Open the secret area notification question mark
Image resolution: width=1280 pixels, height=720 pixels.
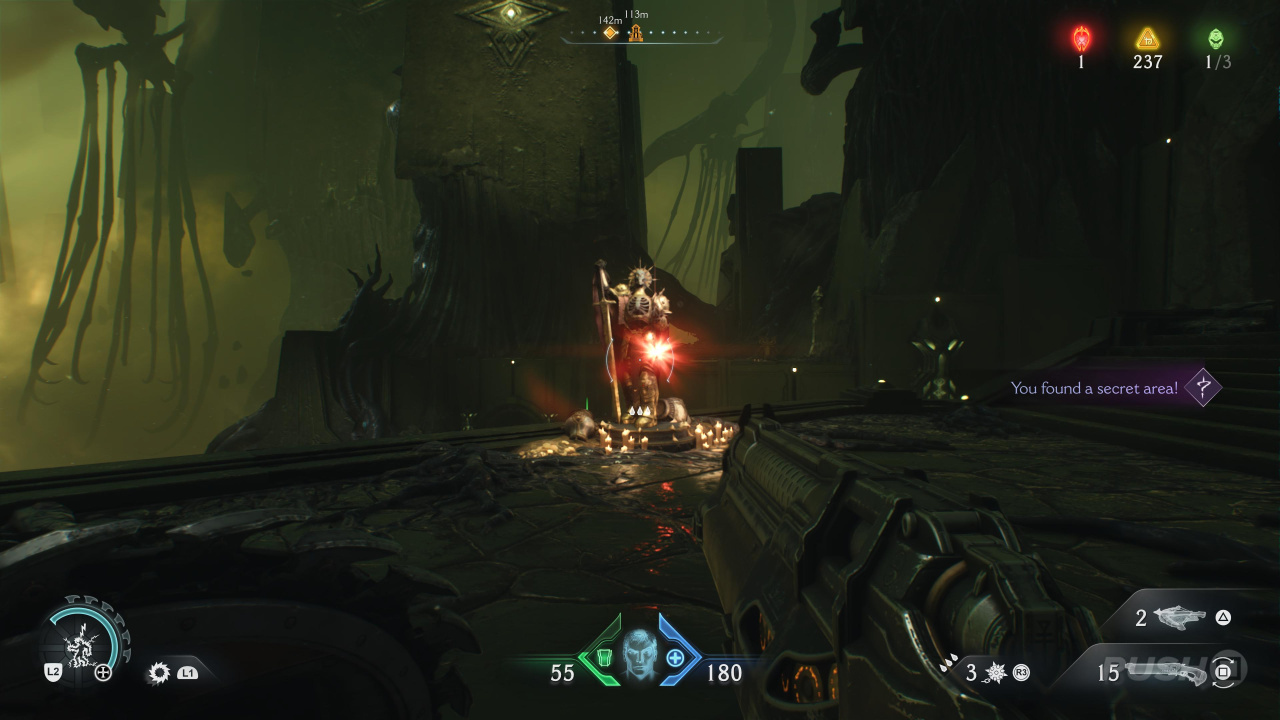pyautogui.click(x=1203, y=387)
